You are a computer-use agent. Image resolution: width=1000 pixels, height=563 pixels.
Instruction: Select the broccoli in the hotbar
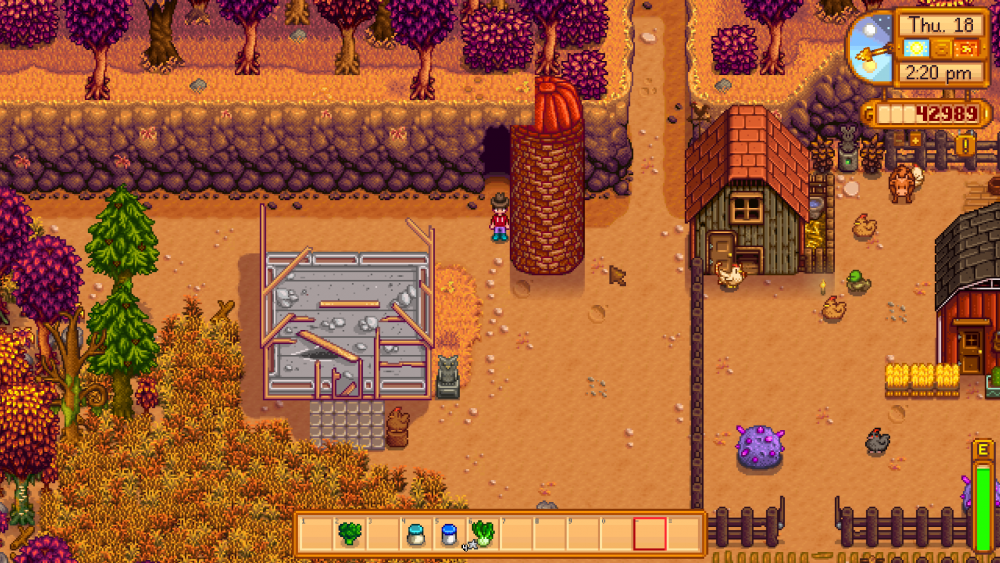(x=349, y=533)
